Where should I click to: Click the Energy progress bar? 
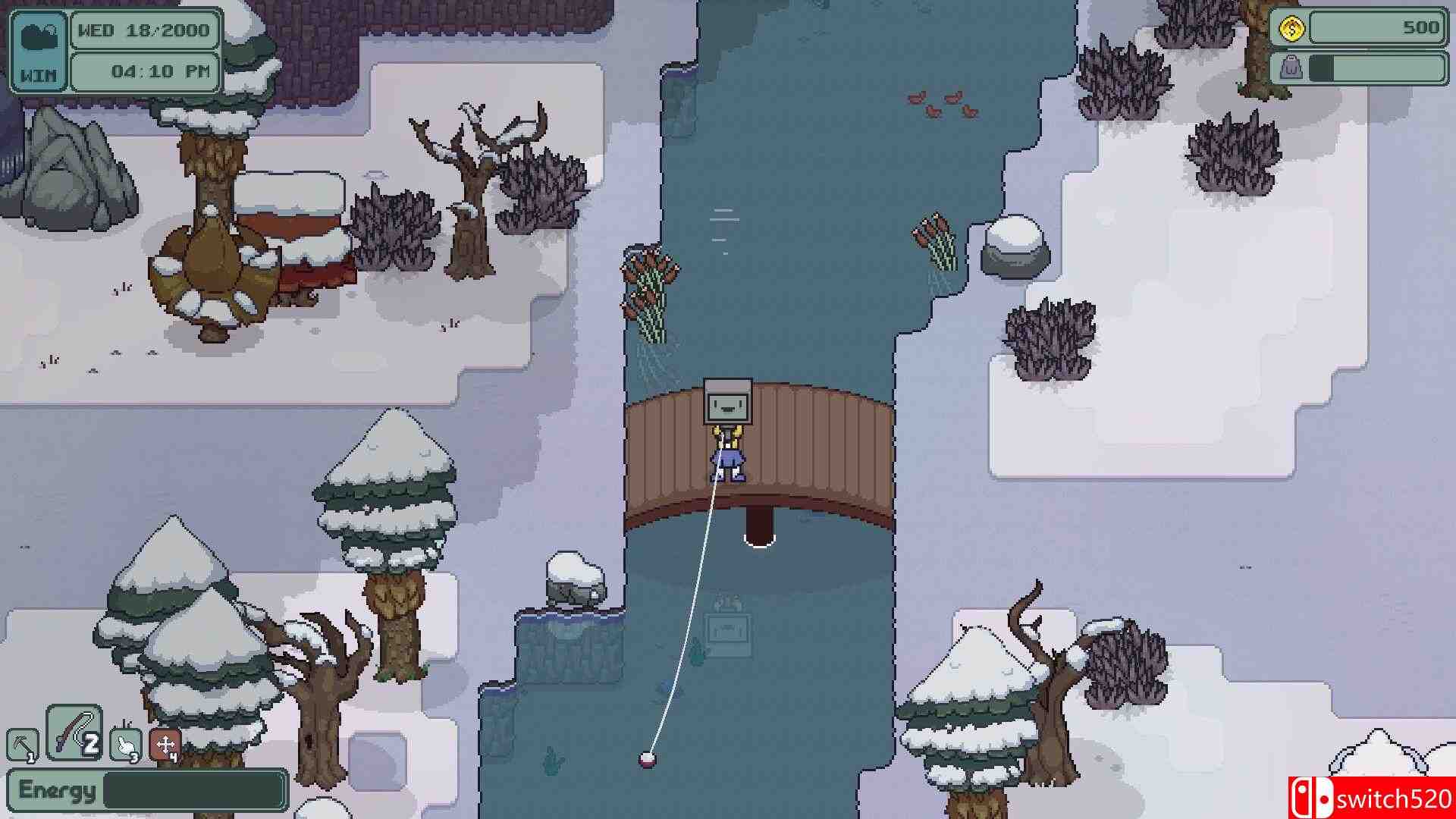pos(193,789)
